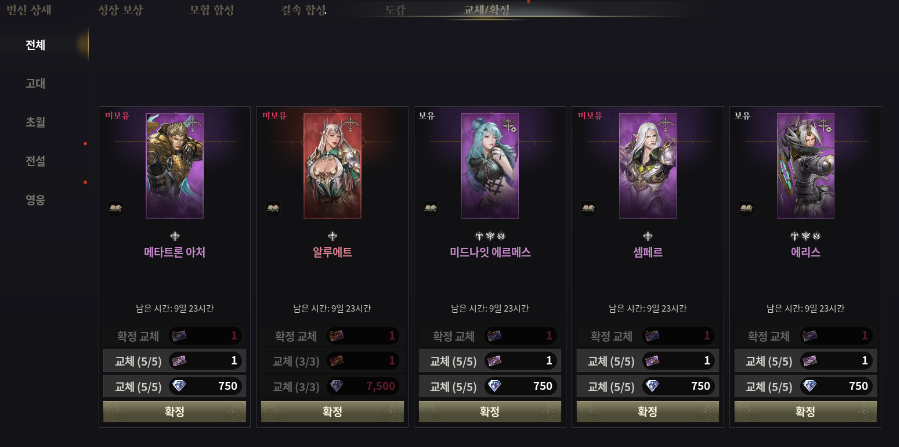
Task: Confirm 메타트론 아처 with its 확정 button
Action: [174, 411]
